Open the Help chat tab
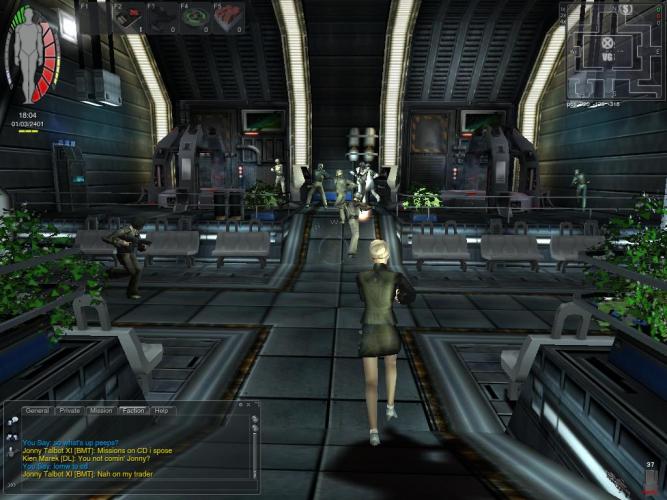 [161, 411]
